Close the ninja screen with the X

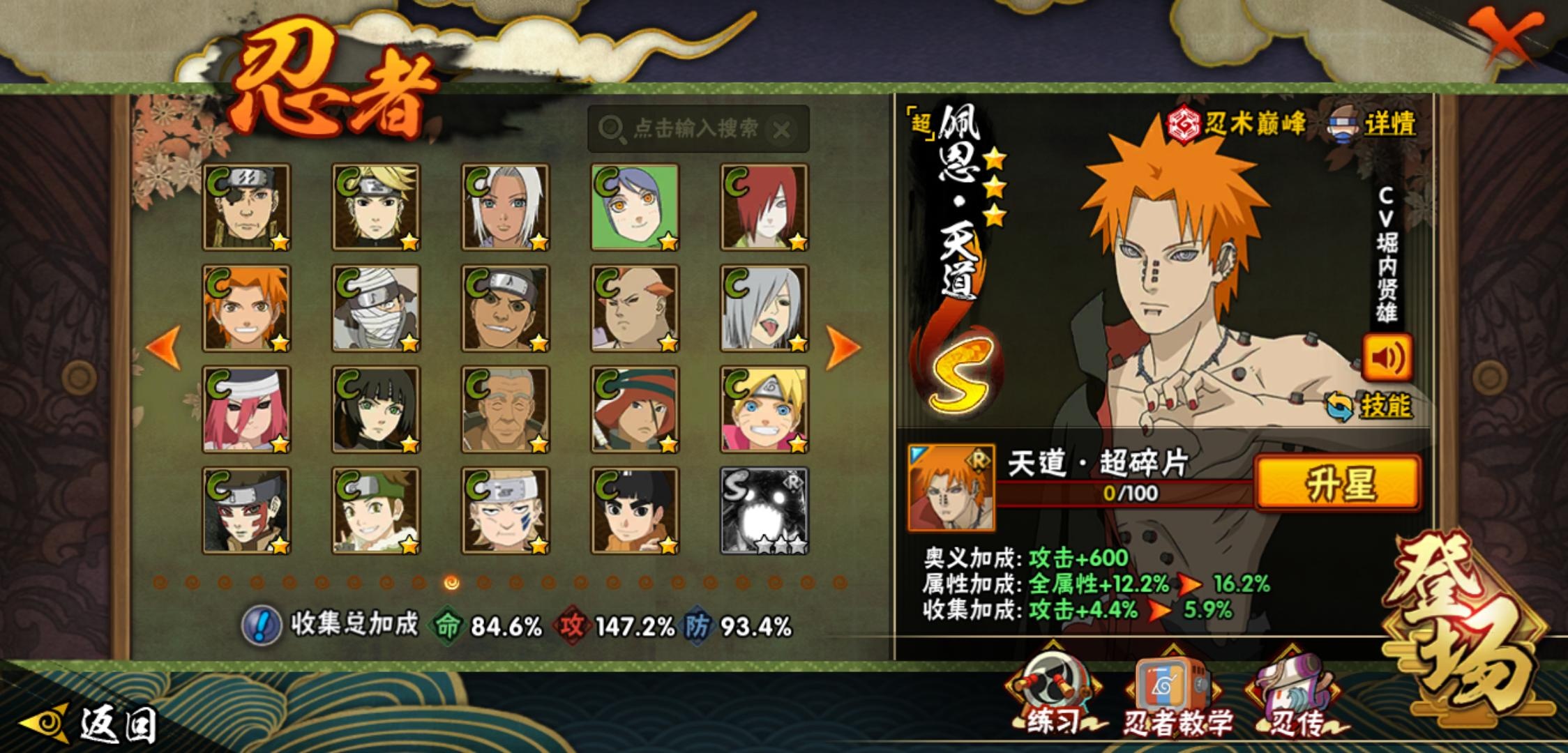pyautogui.click(x=1507, y=35)
